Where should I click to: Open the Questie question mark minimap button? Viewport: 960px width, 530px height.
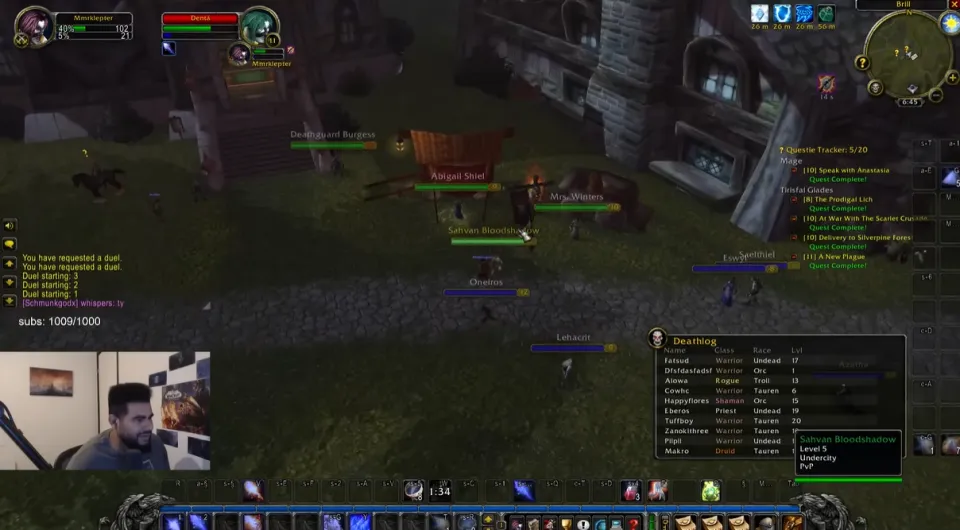point(862,63)
